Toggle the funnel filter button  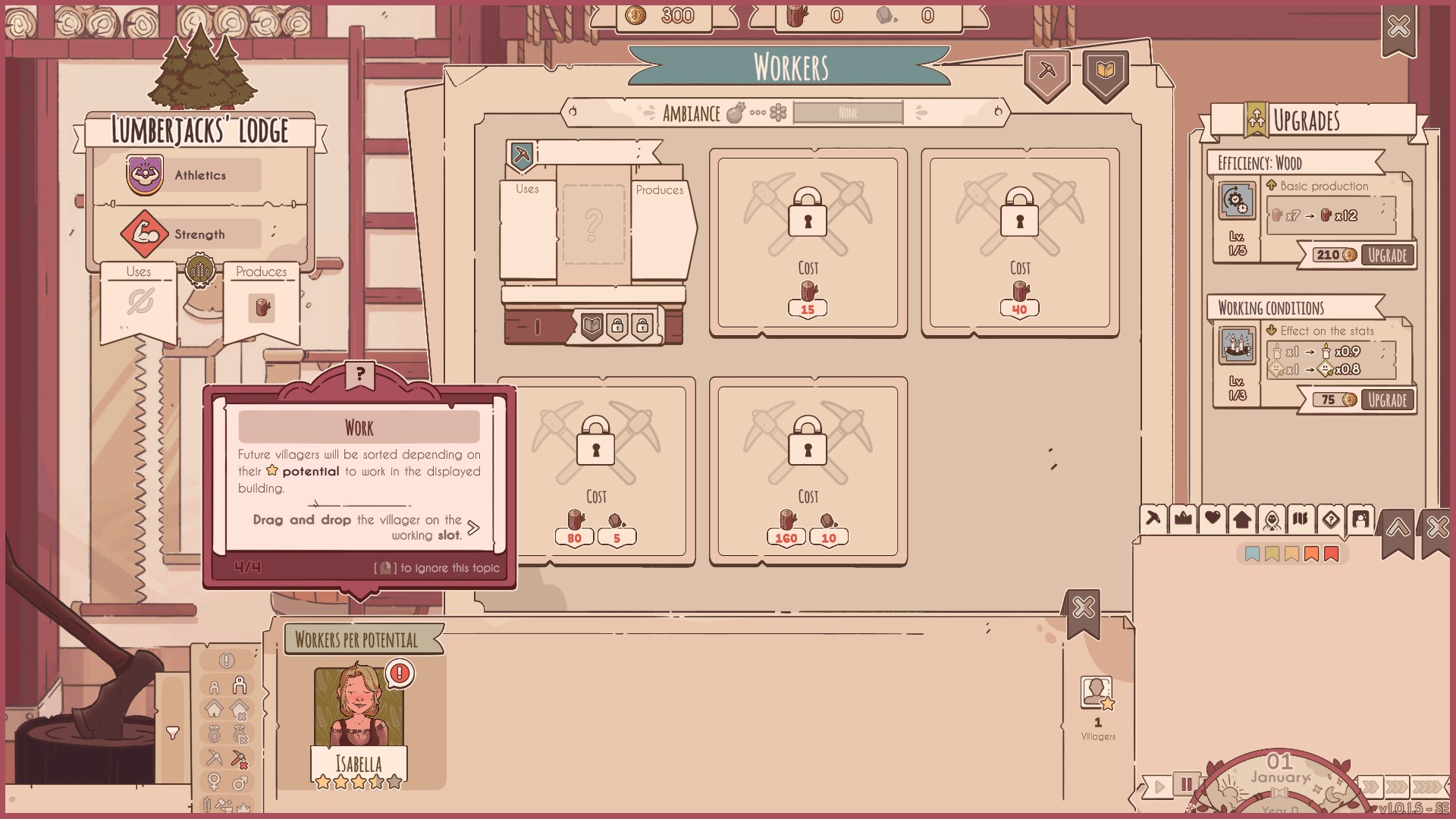point(173,733)
